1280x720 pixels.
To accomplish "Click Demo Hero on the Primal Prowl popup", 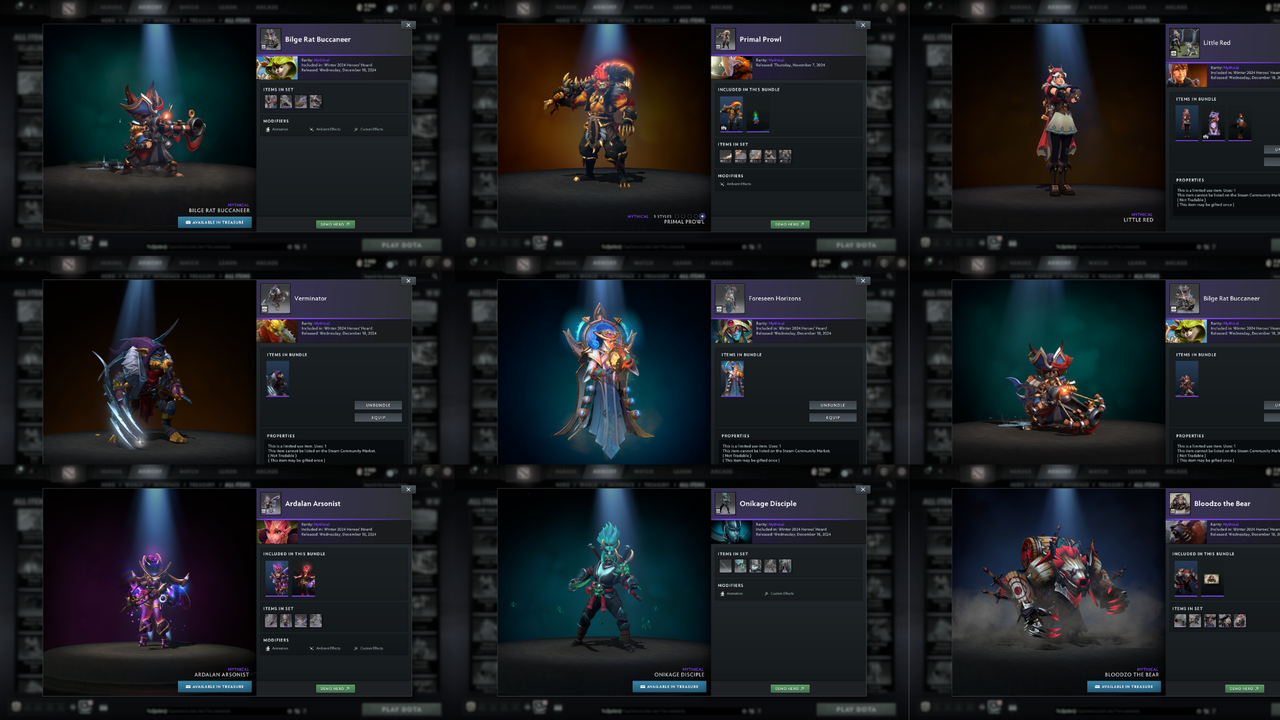I will point(788,224).
